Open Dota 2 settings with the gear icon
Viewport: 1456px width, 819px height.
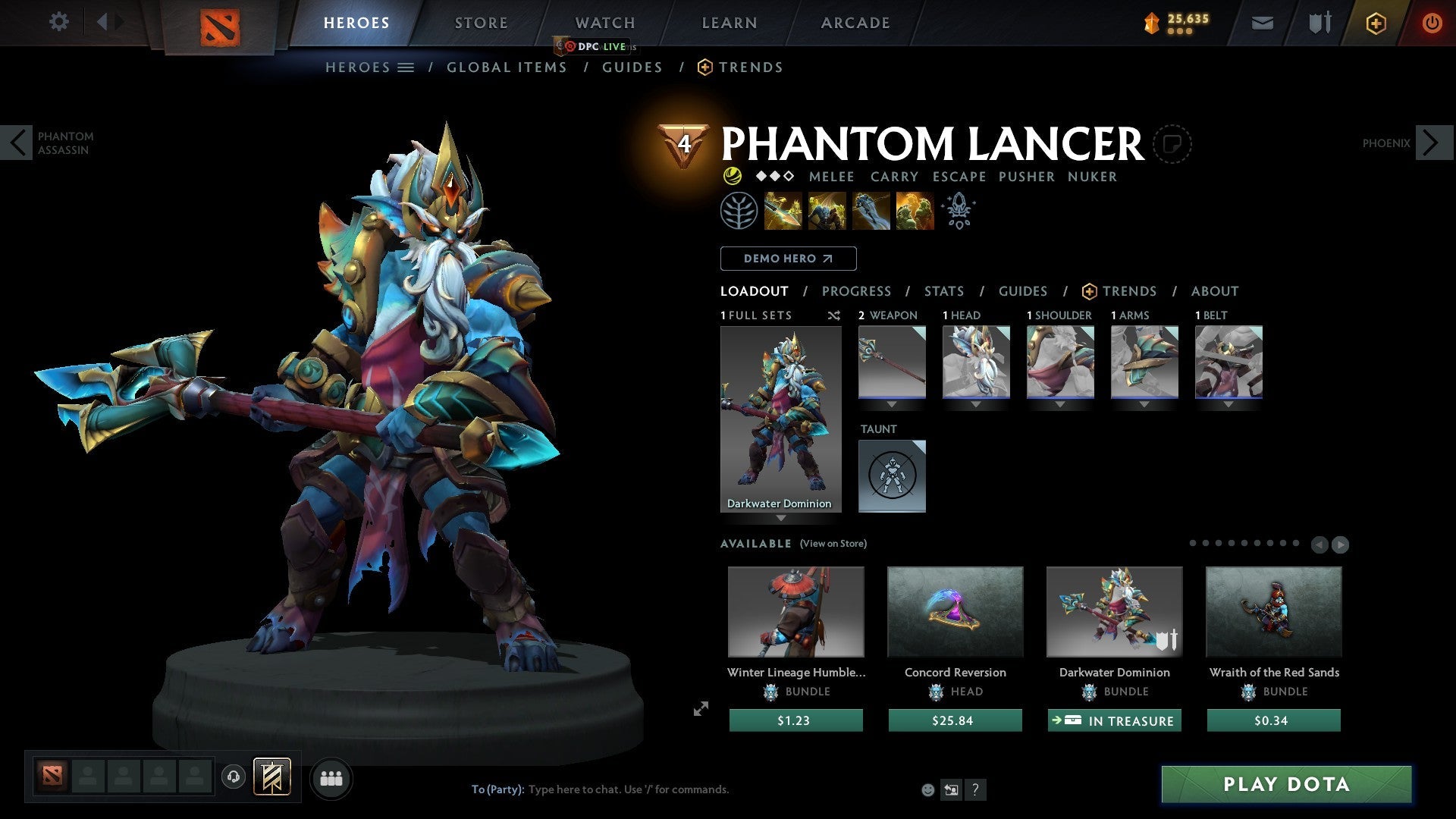coord(58,22)
